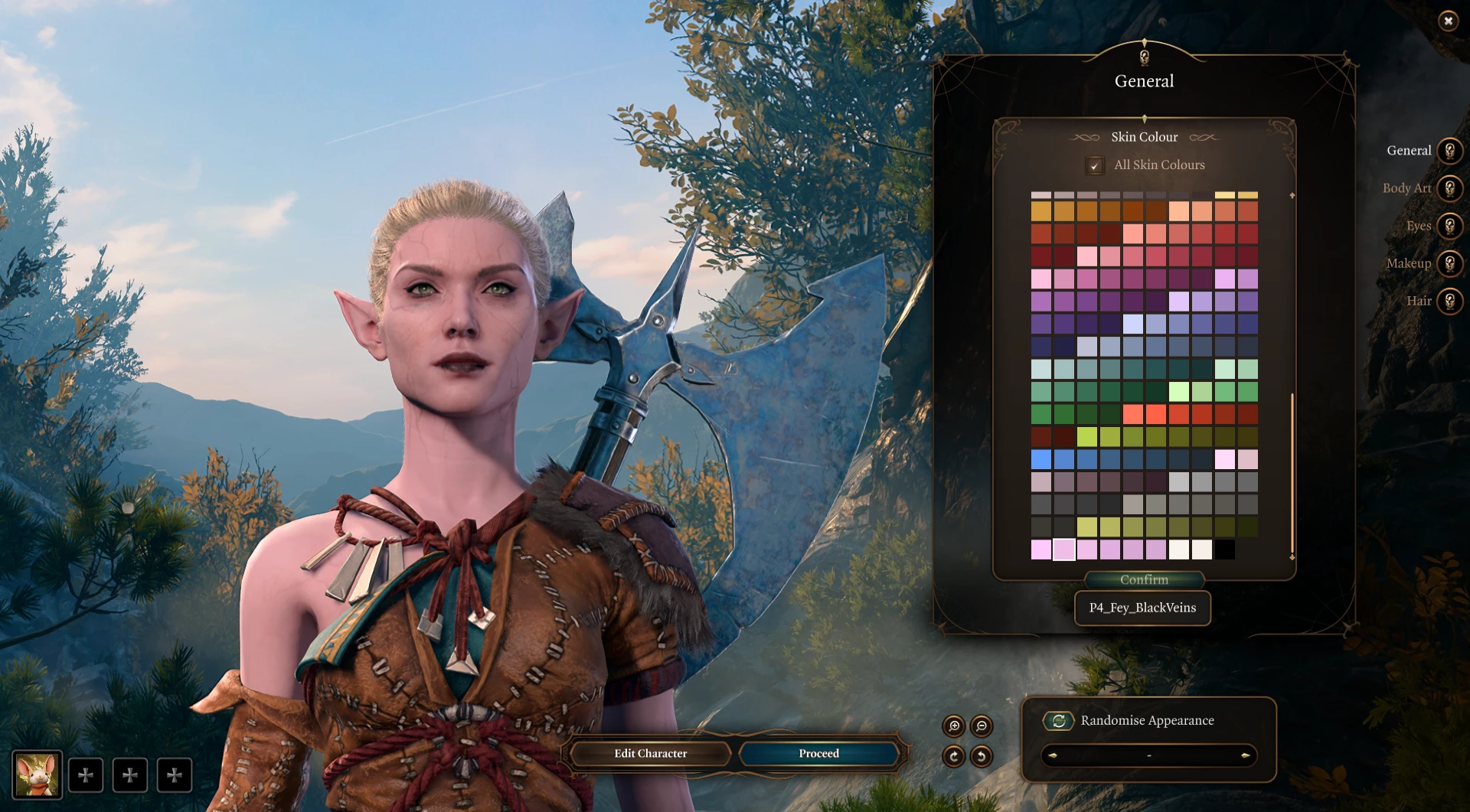Proceed with the current character

point(818,754)
